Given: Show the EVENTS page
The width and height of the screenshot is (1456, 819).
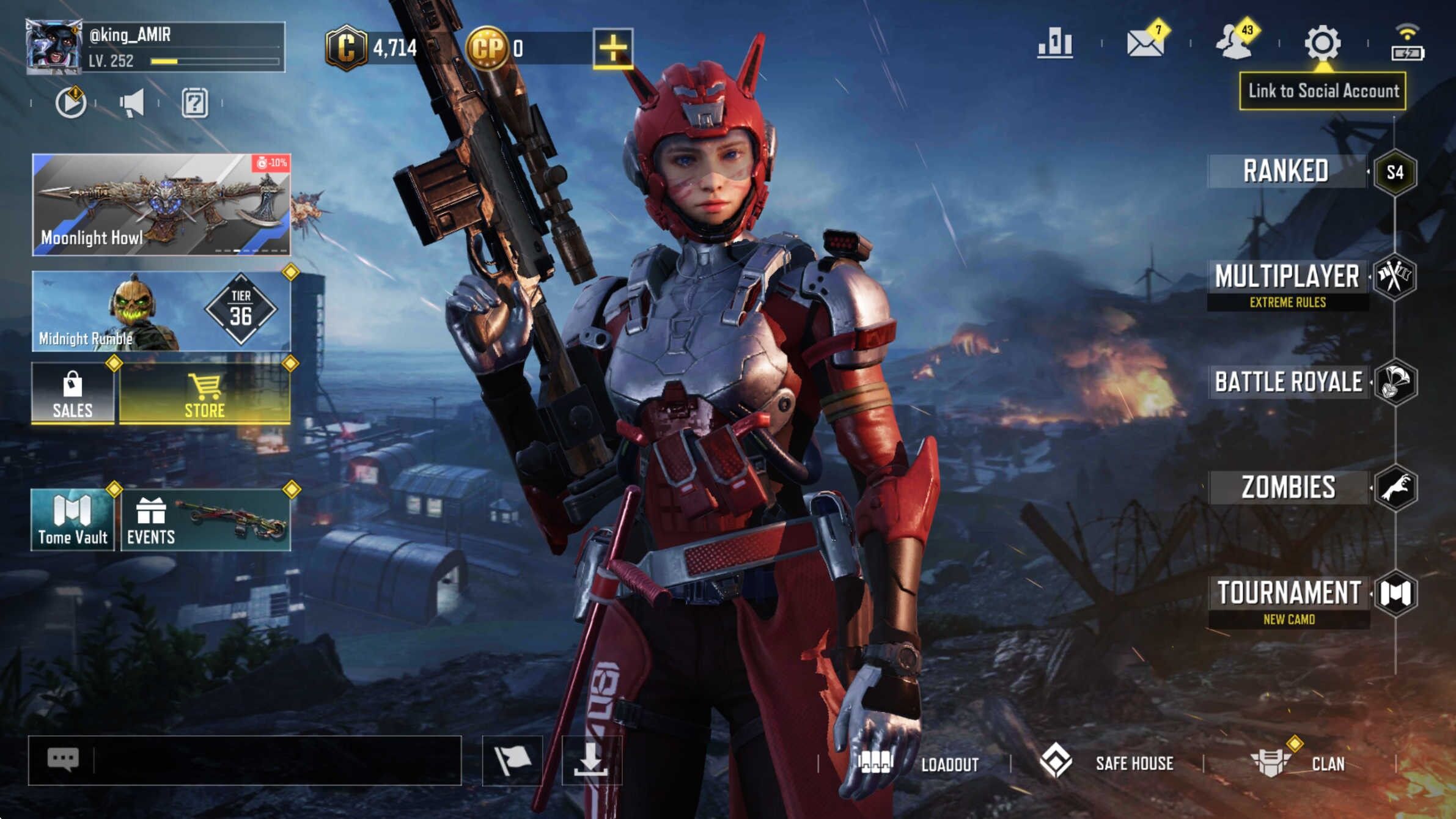Looking at the screenshot, I should click(205, 520).
